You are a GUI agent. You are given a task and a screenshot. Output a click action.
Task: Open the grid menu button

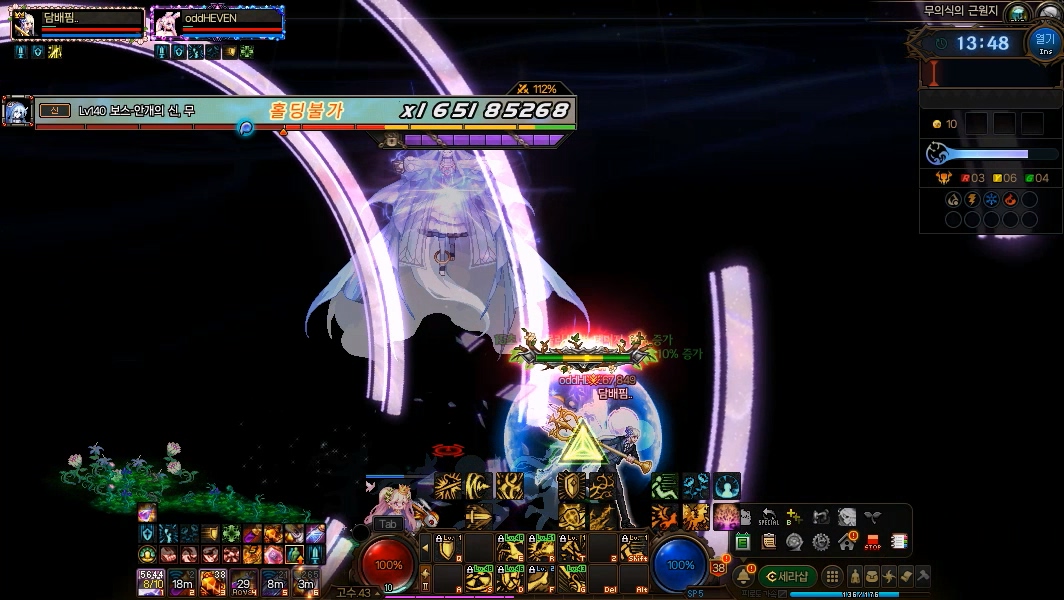[x=832, y=576]
